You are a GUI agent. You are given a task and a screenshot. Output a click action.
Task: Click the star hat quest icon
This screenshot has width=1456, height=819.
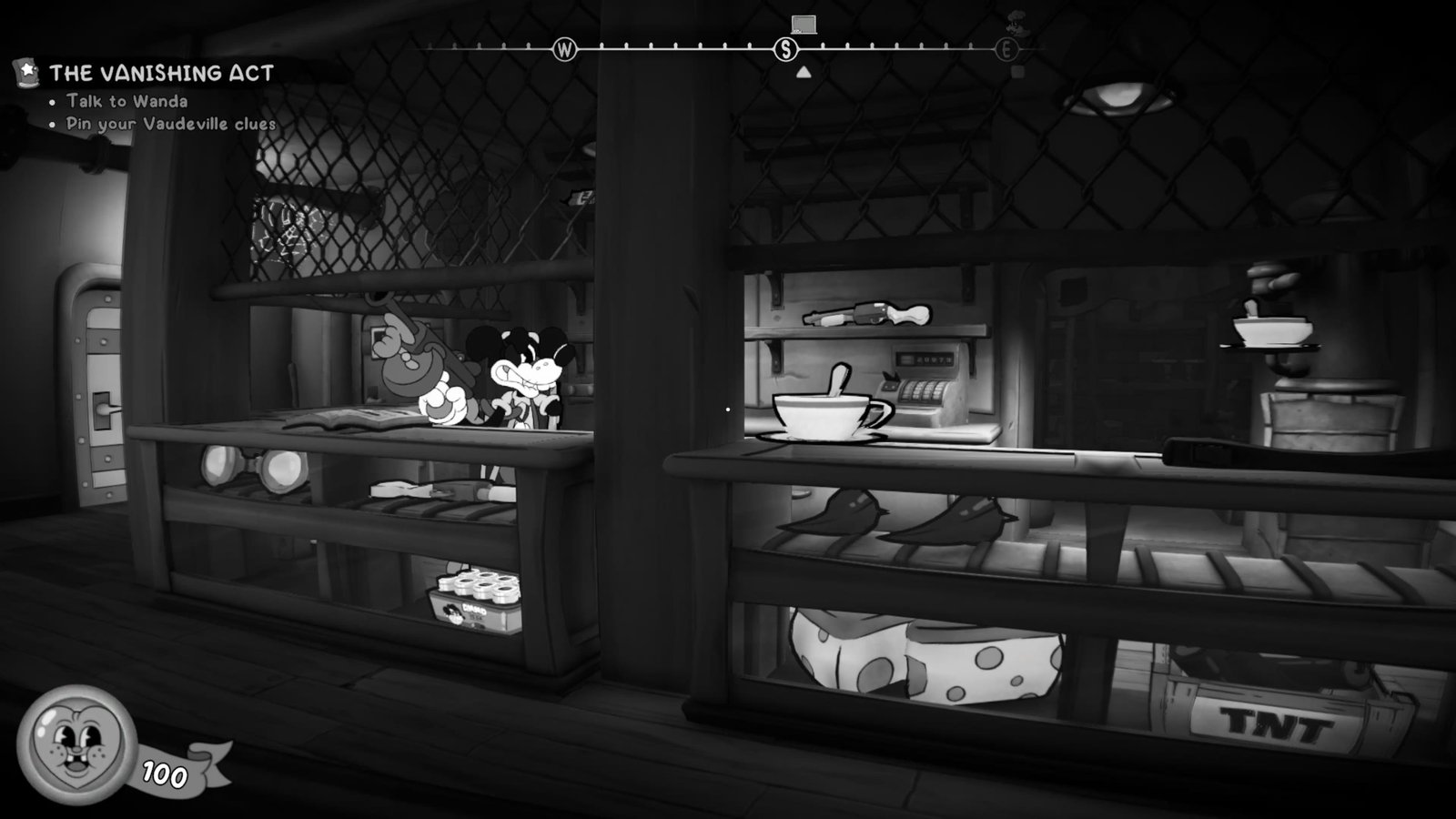(25, 72)
